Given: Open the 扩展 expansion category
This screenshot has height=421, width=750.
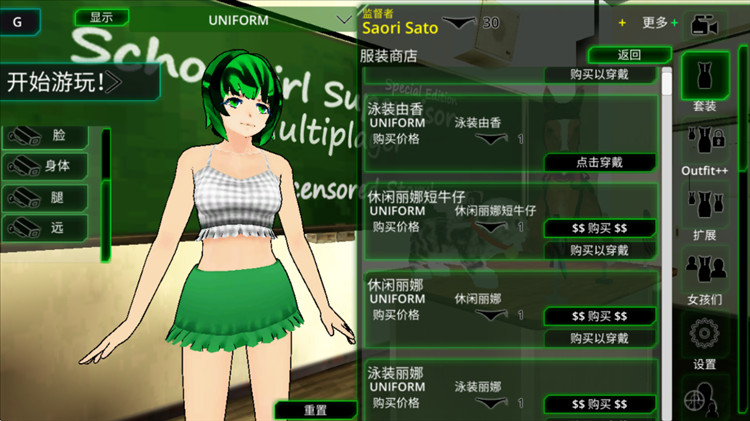Looking at the screenshot, I should [x=704, y=215].
